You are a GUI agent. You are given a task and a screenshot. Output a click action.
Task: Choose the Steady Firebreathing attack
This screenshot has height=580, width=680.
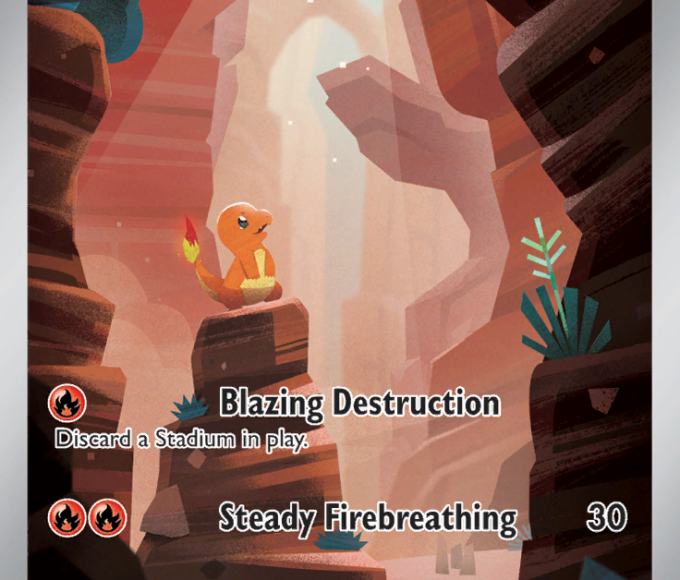[367, 518]
